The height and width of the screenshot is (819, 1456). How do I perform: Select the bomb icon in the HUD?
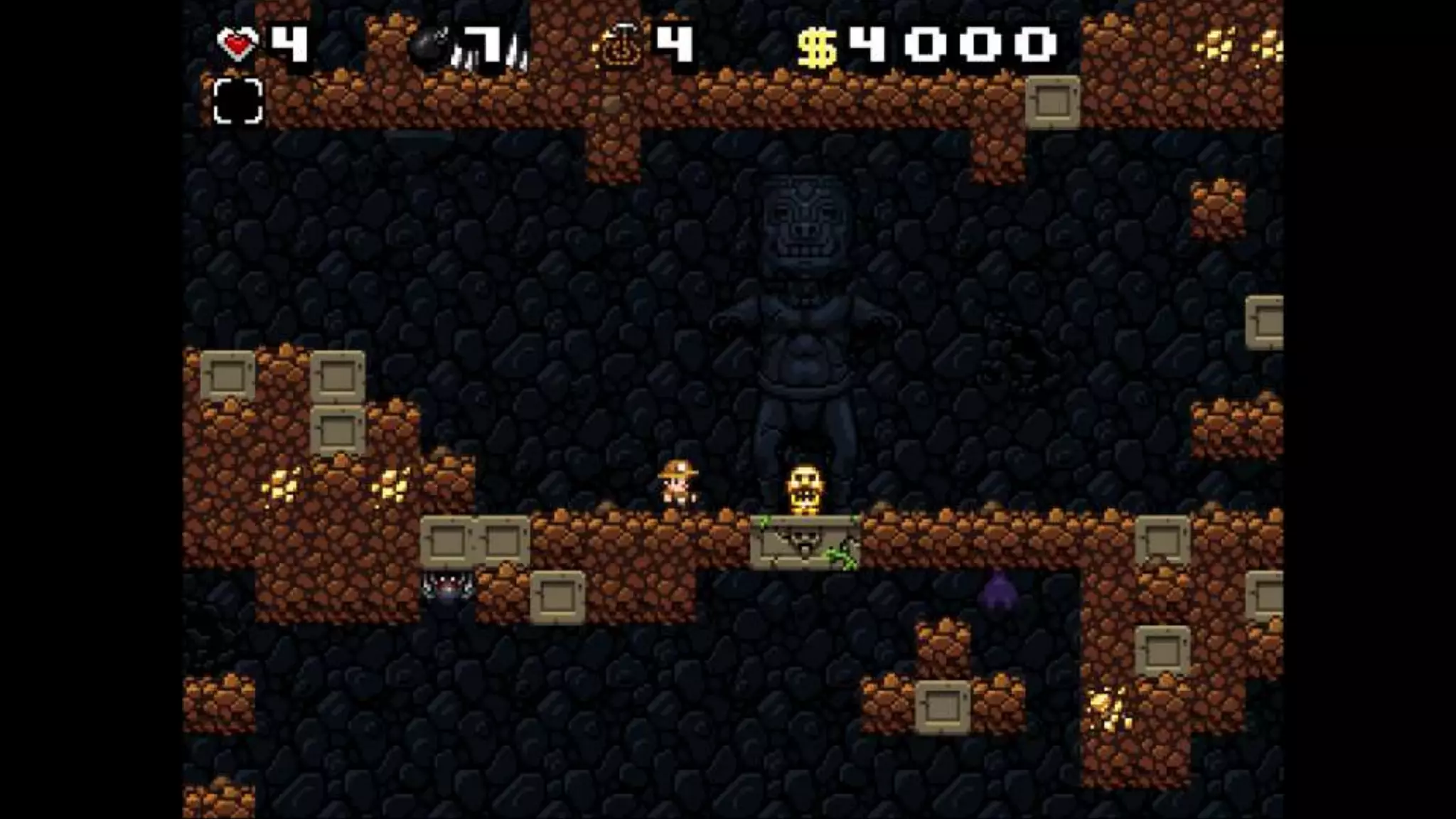pos(429,48)
